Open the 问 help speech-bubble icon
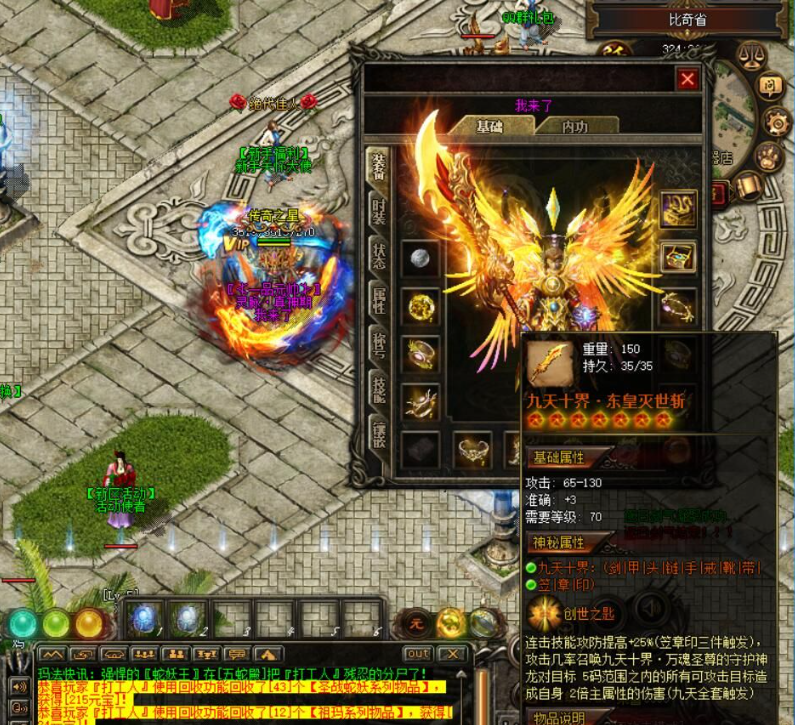 click(768, 86)
